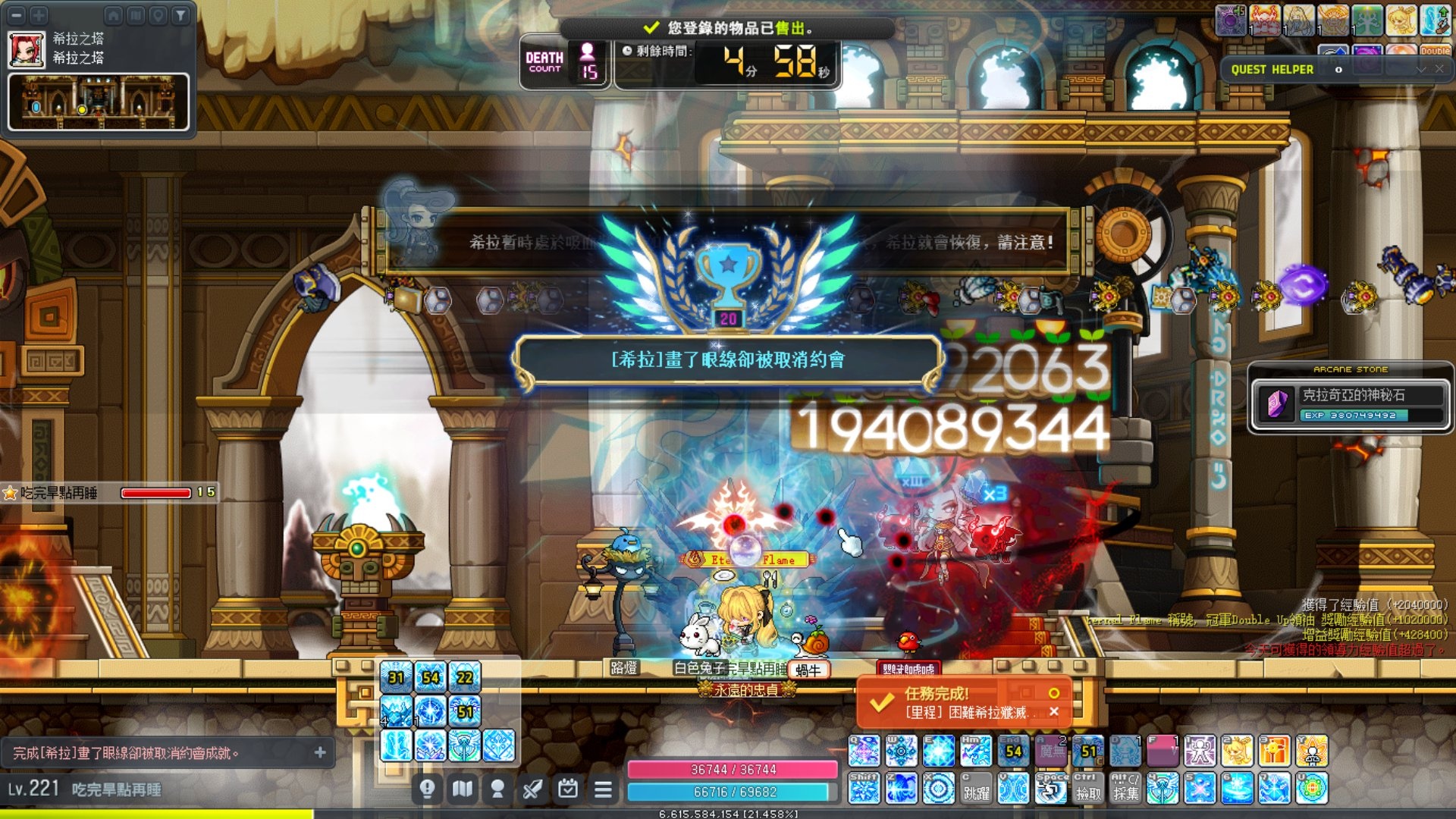1456x819 pixels.
Task: Click the Double buff icon
Action: pyautogui.click(x=1435, y=51)
